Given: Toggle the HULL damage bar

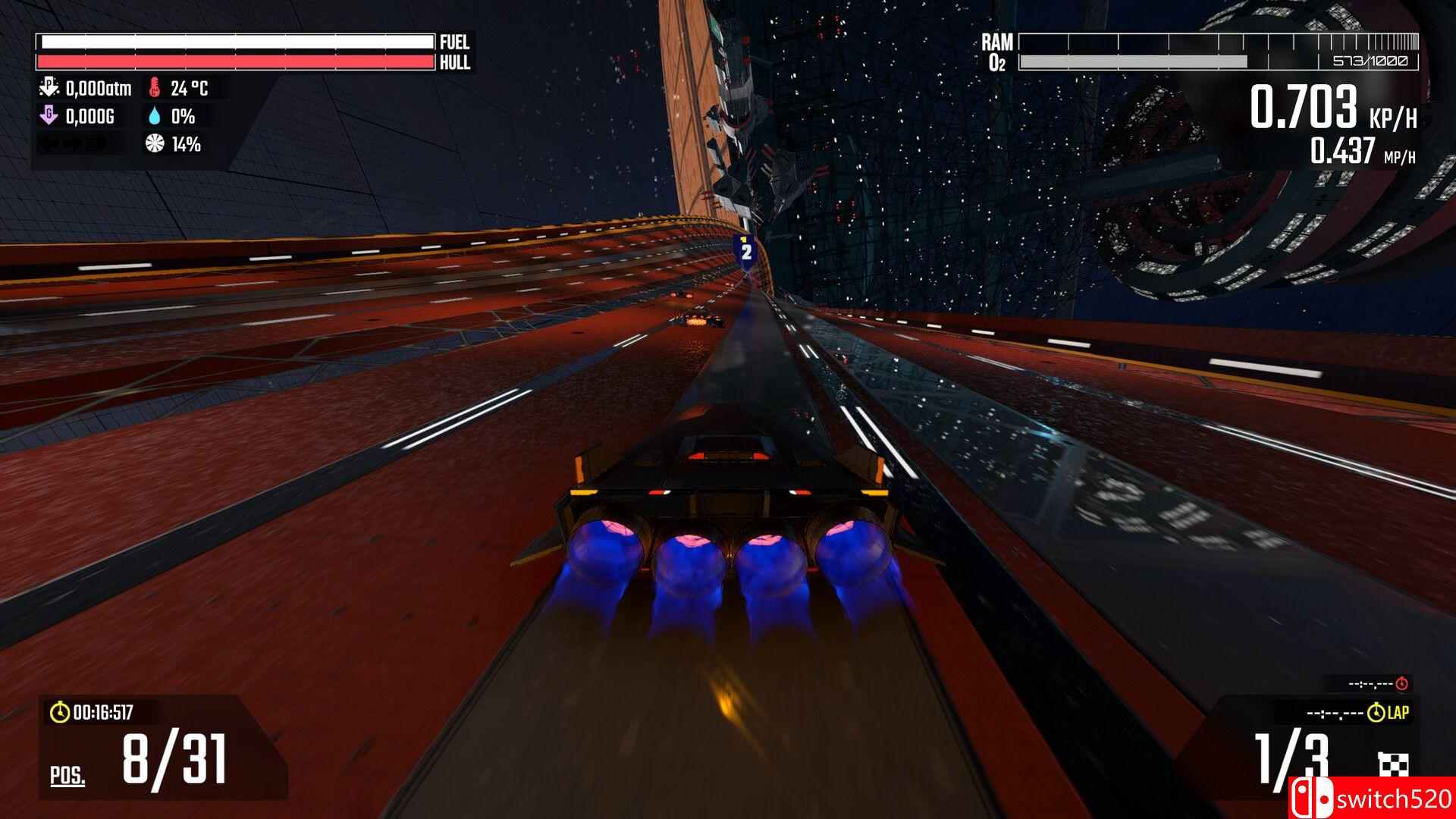Looking at the screenshot, I should click(x=235, y=61).
